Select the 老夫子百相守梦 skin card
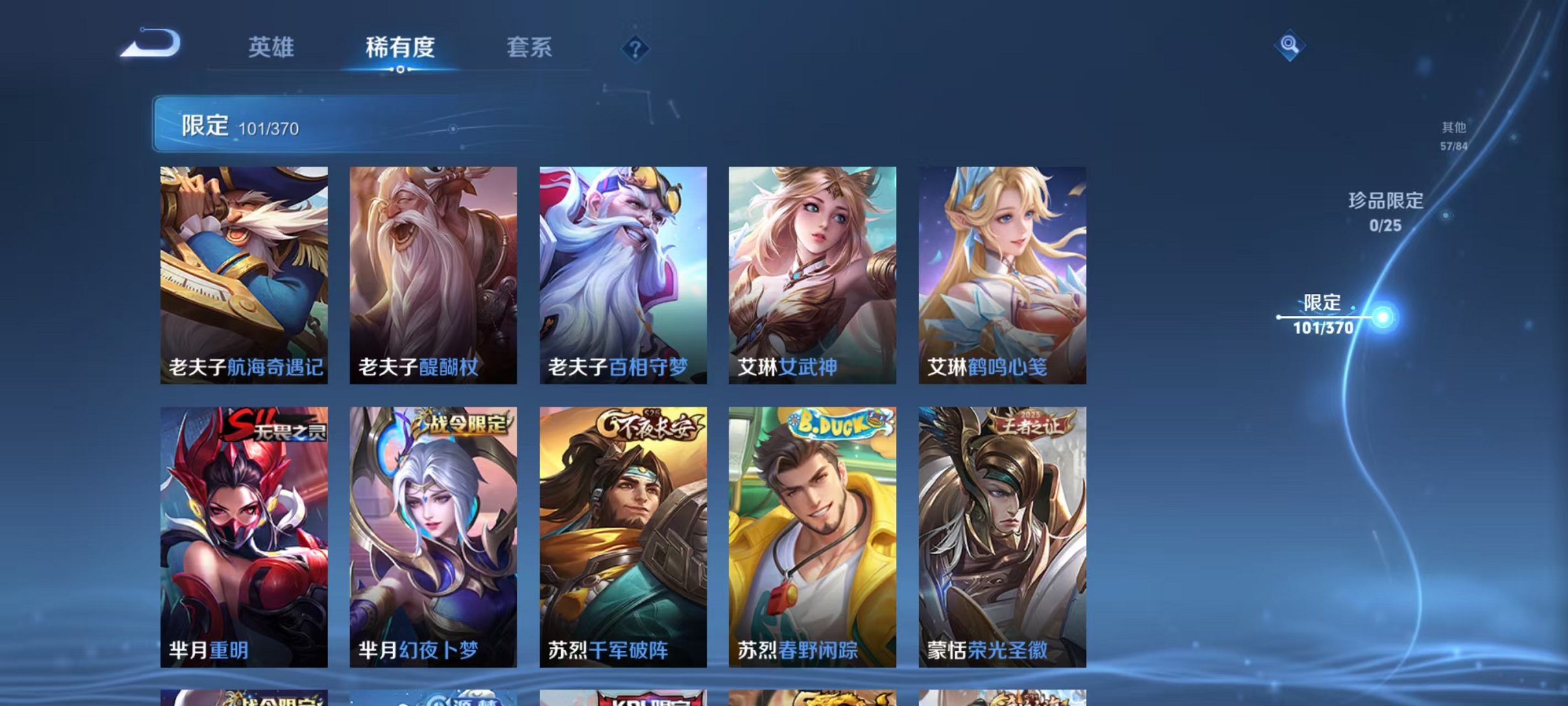1568x706 pixels. (623, 273)
